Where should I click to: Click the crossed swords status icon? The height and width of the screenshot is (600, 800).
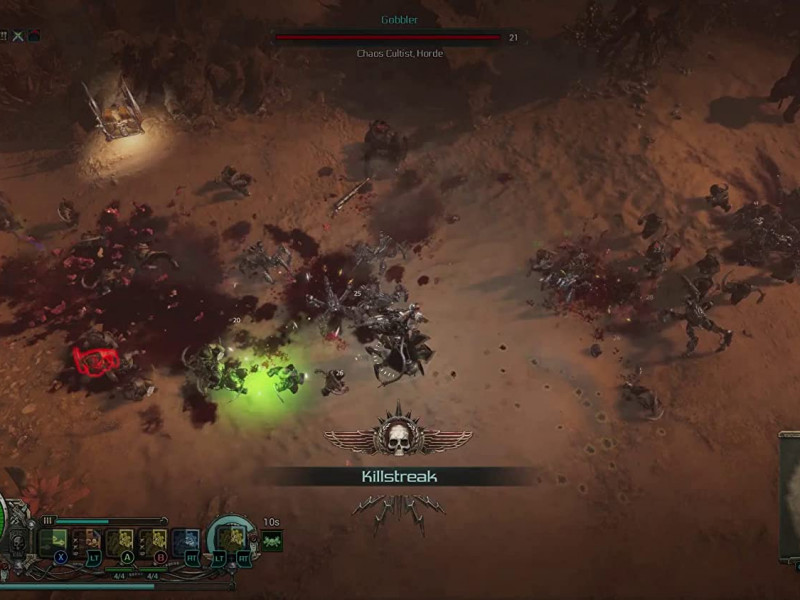(x=19, y=36)
